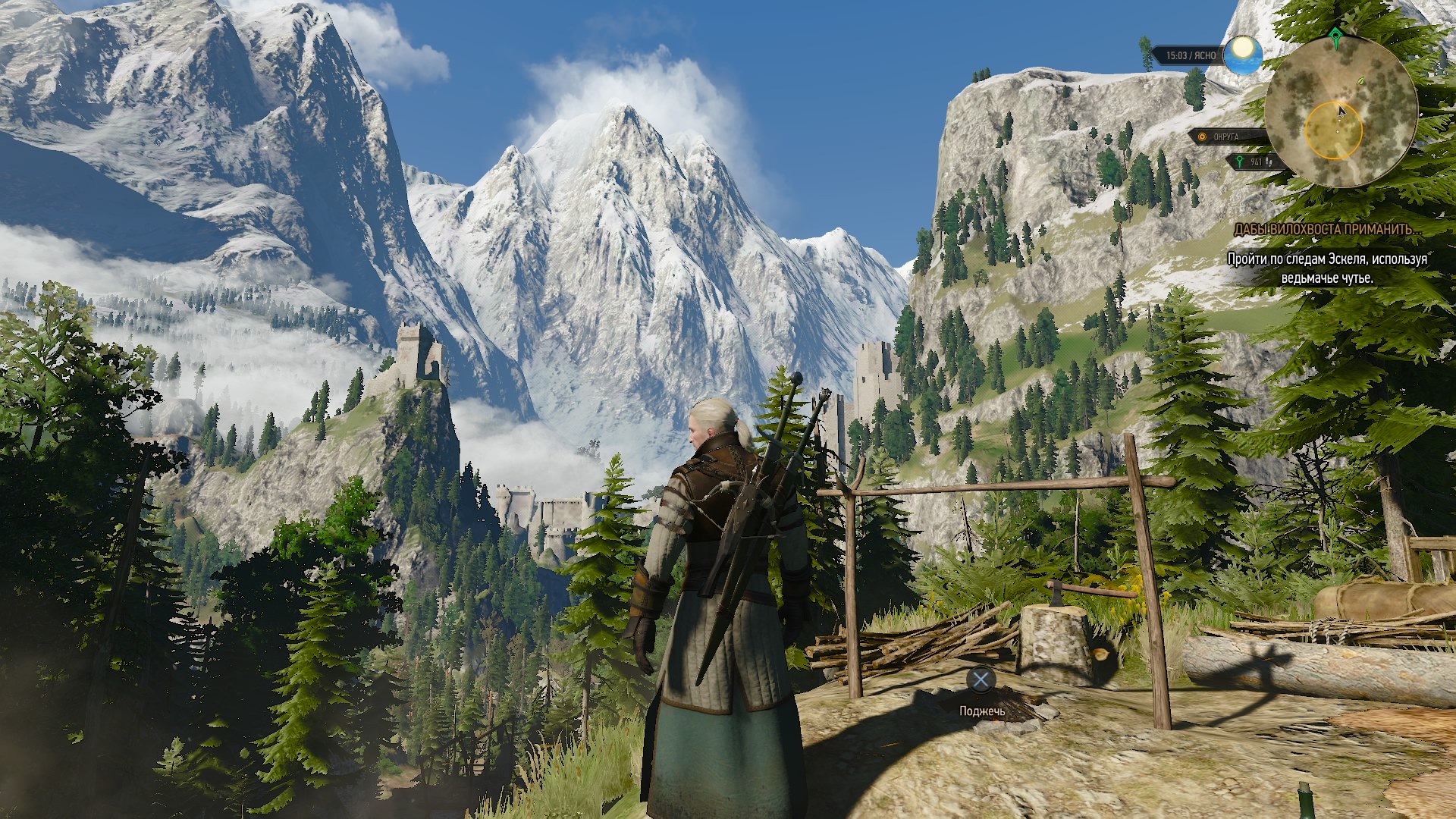Screen dimensions: 1456x819
Task: Click the orange tracked-quest icon beside ОКРУГА
Action: pos(1202,137)
